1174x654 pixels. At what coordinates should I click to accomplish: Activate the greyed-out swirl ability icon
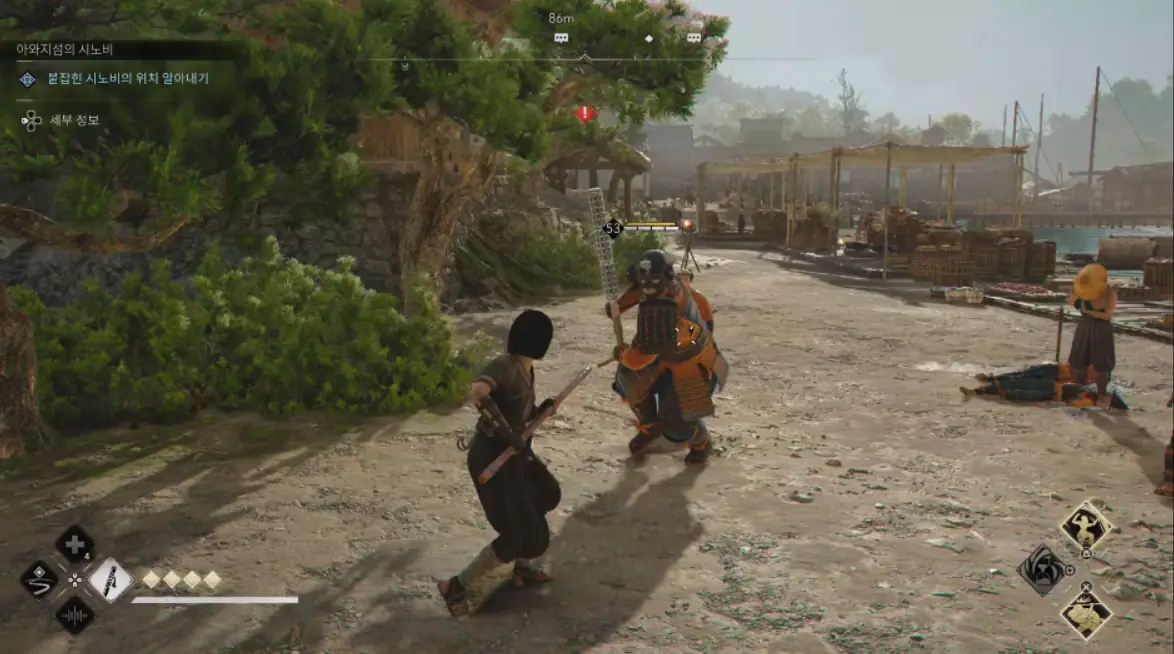(1042, 570)
